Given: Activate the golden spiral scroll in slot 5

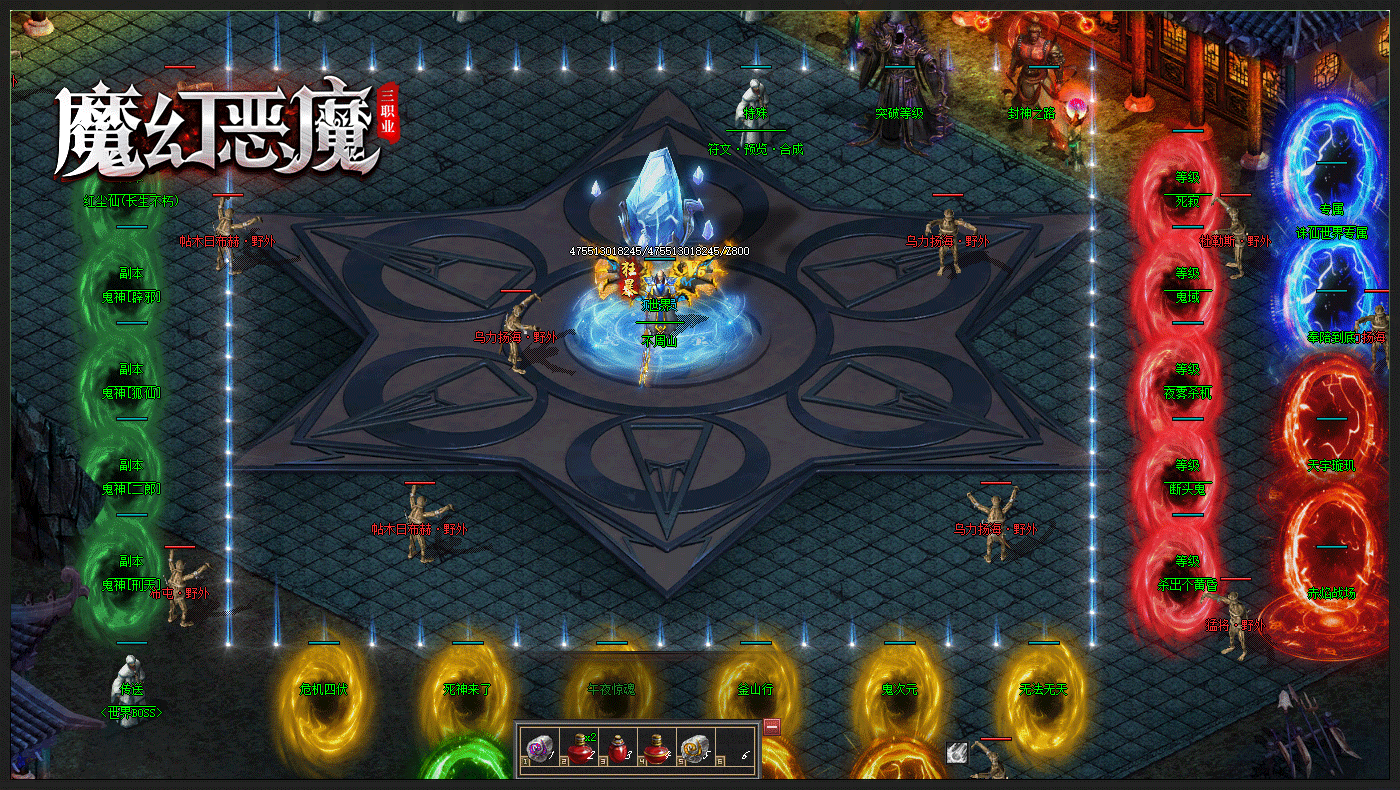Looking at the screenshot, I should pos(695,747).
